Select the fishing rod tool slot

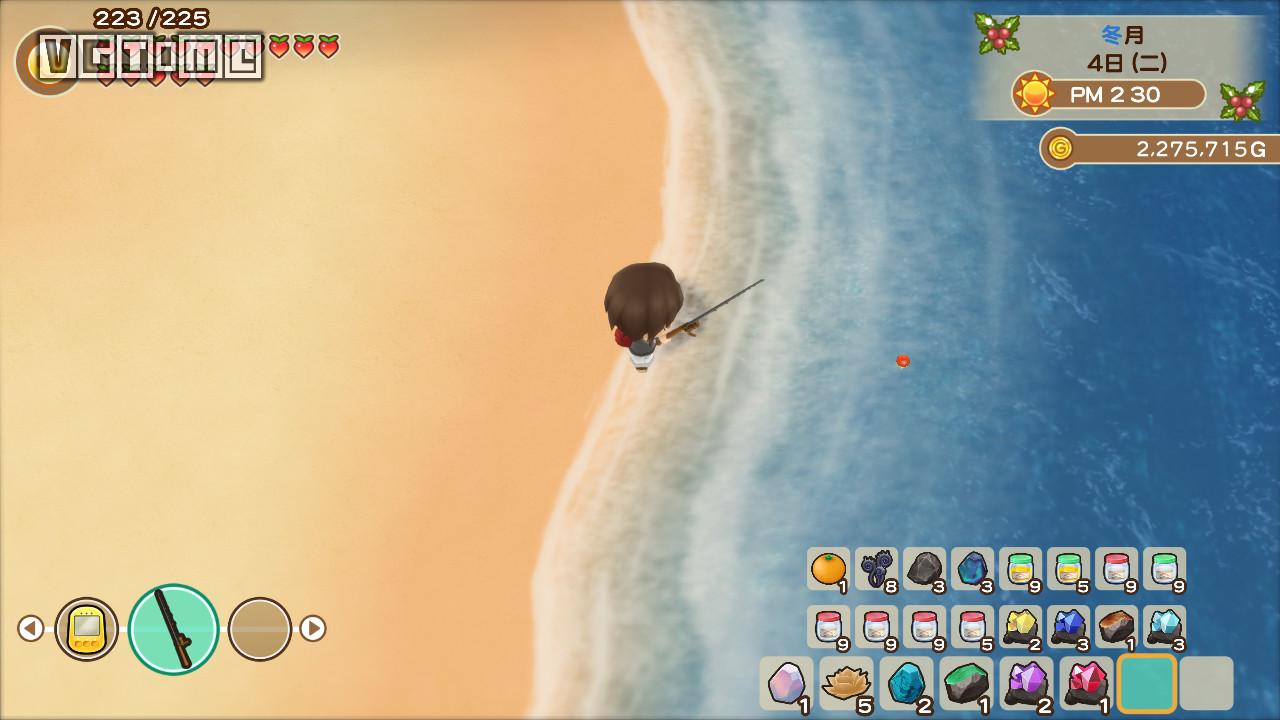pyautogui.click(x=173, y=629)
